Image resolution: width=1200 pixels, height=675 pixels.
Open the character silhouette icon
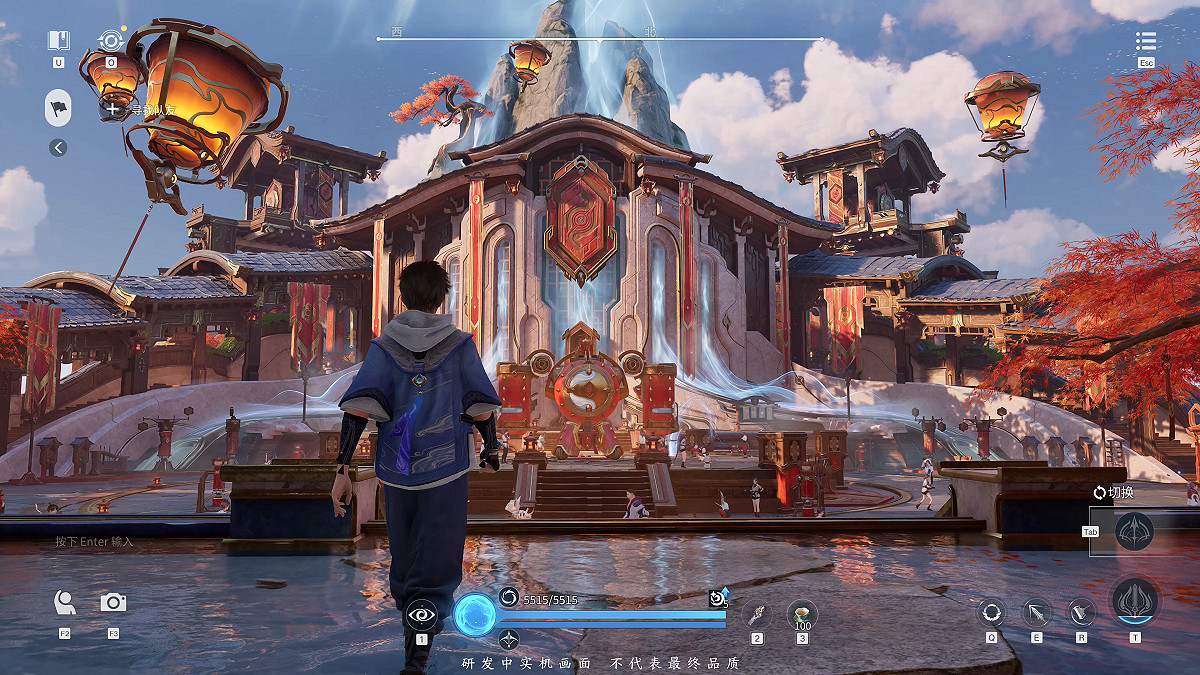(65, 602)
